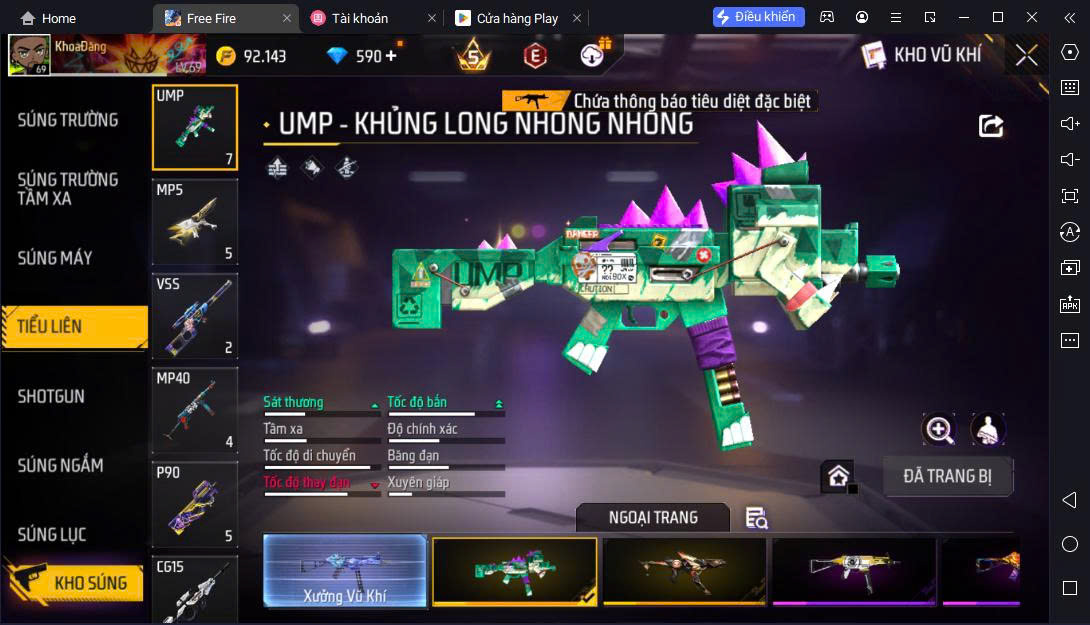This screenshot has height=625, width=1090.
Task: Switch to Súng Máy category
Action: point(55,258)
